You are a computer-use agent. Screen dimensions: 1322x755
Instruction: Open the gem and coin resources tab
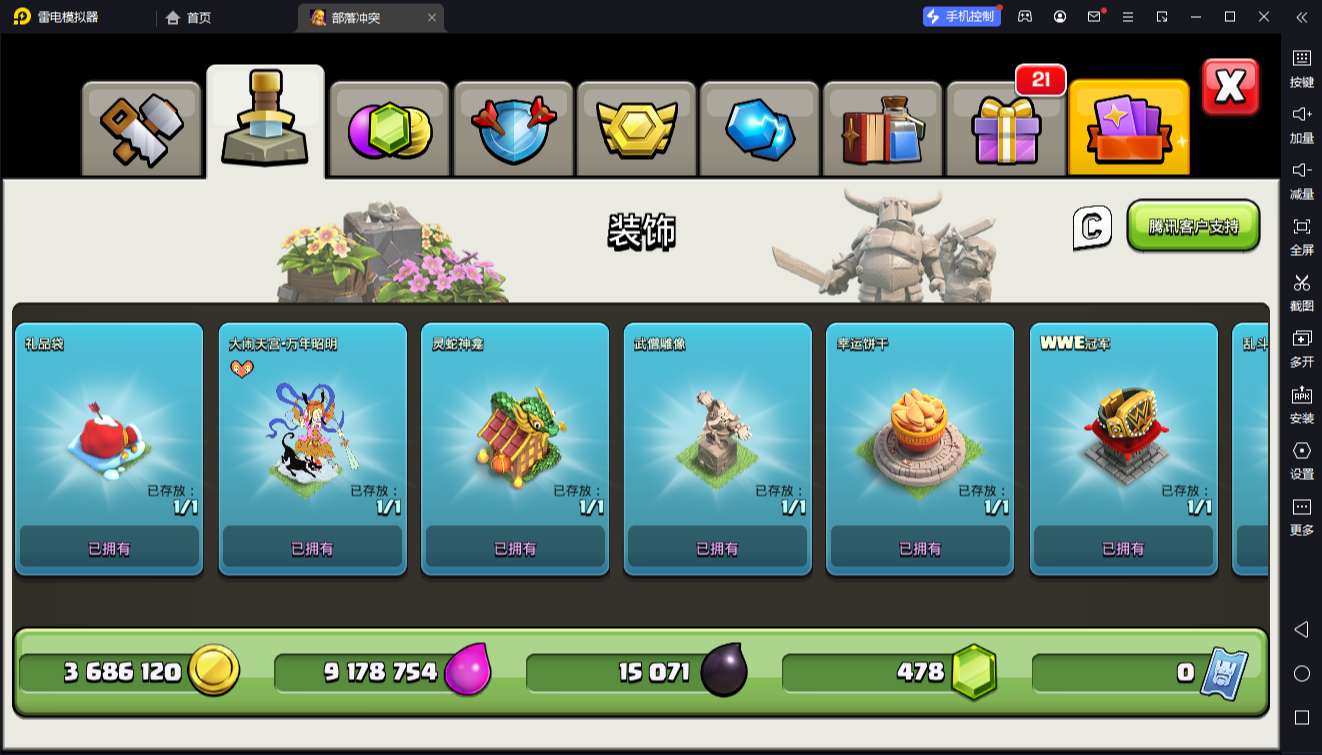pyautogui.click(x=389, y=129)
